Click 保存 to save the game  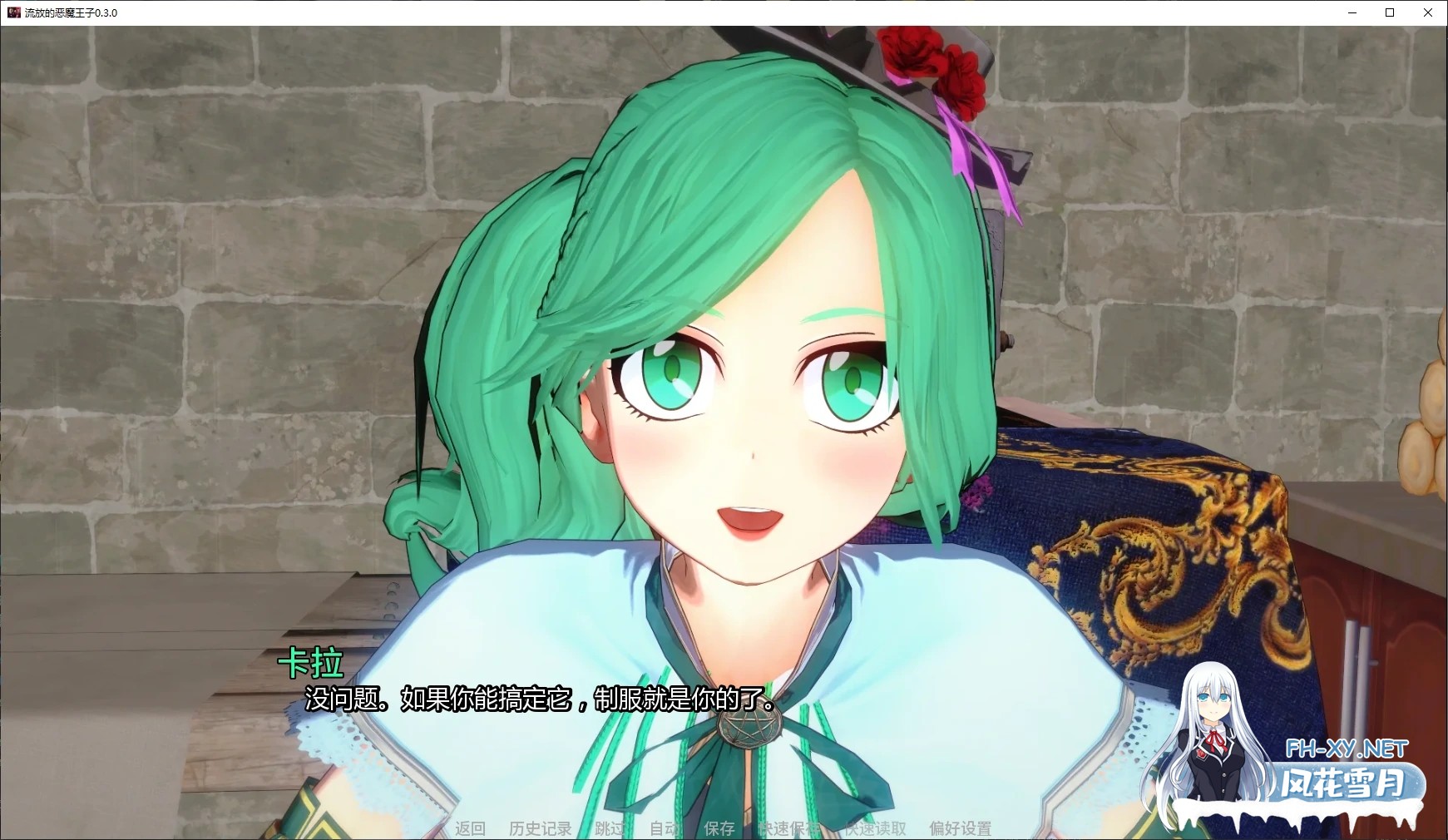[720, 828]
